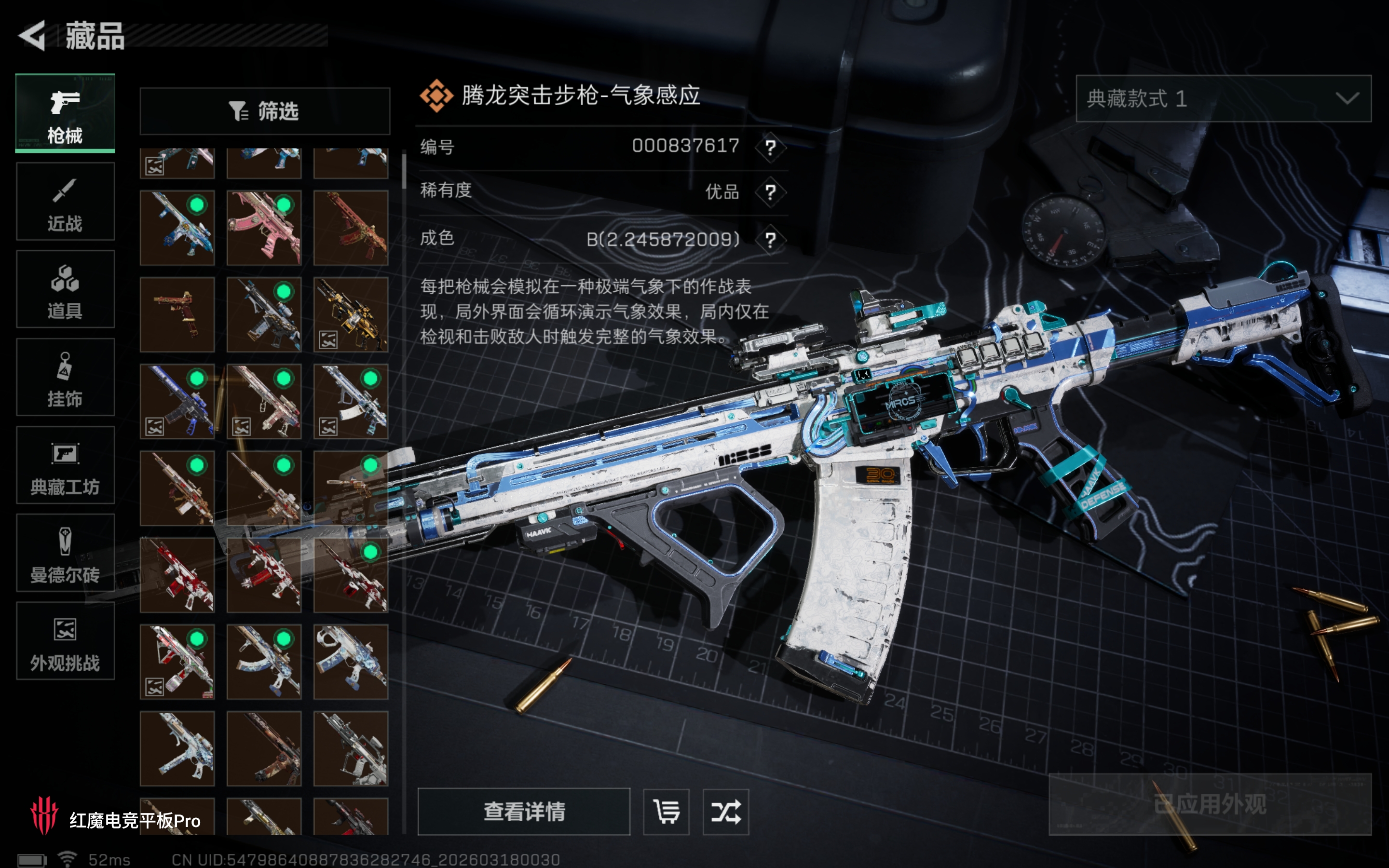Switch to the 曼德尔砖 tab
The width and height of the screenshot is (1389, 868).
[x=65, y=553]
